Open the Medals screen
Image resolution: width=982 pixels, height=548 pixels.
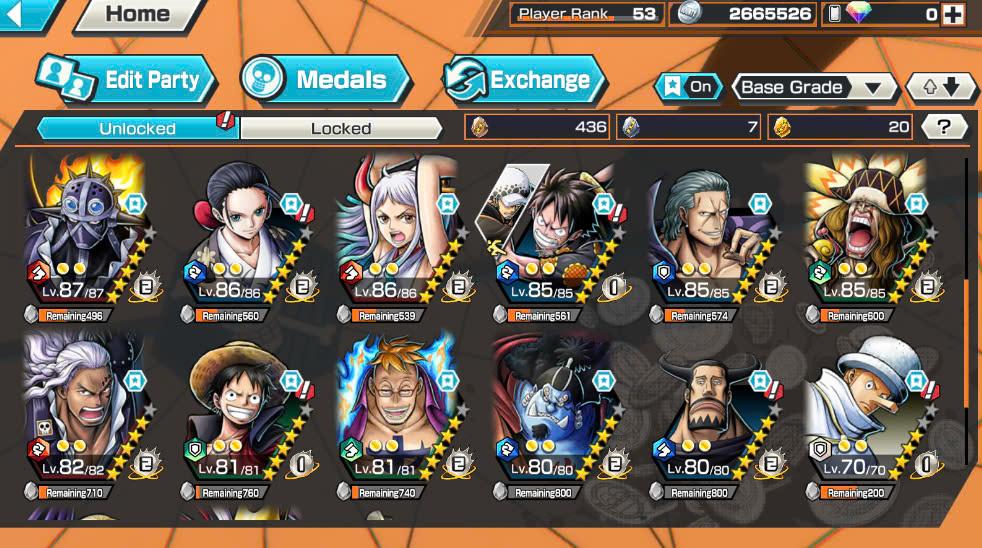pos(326,80)
